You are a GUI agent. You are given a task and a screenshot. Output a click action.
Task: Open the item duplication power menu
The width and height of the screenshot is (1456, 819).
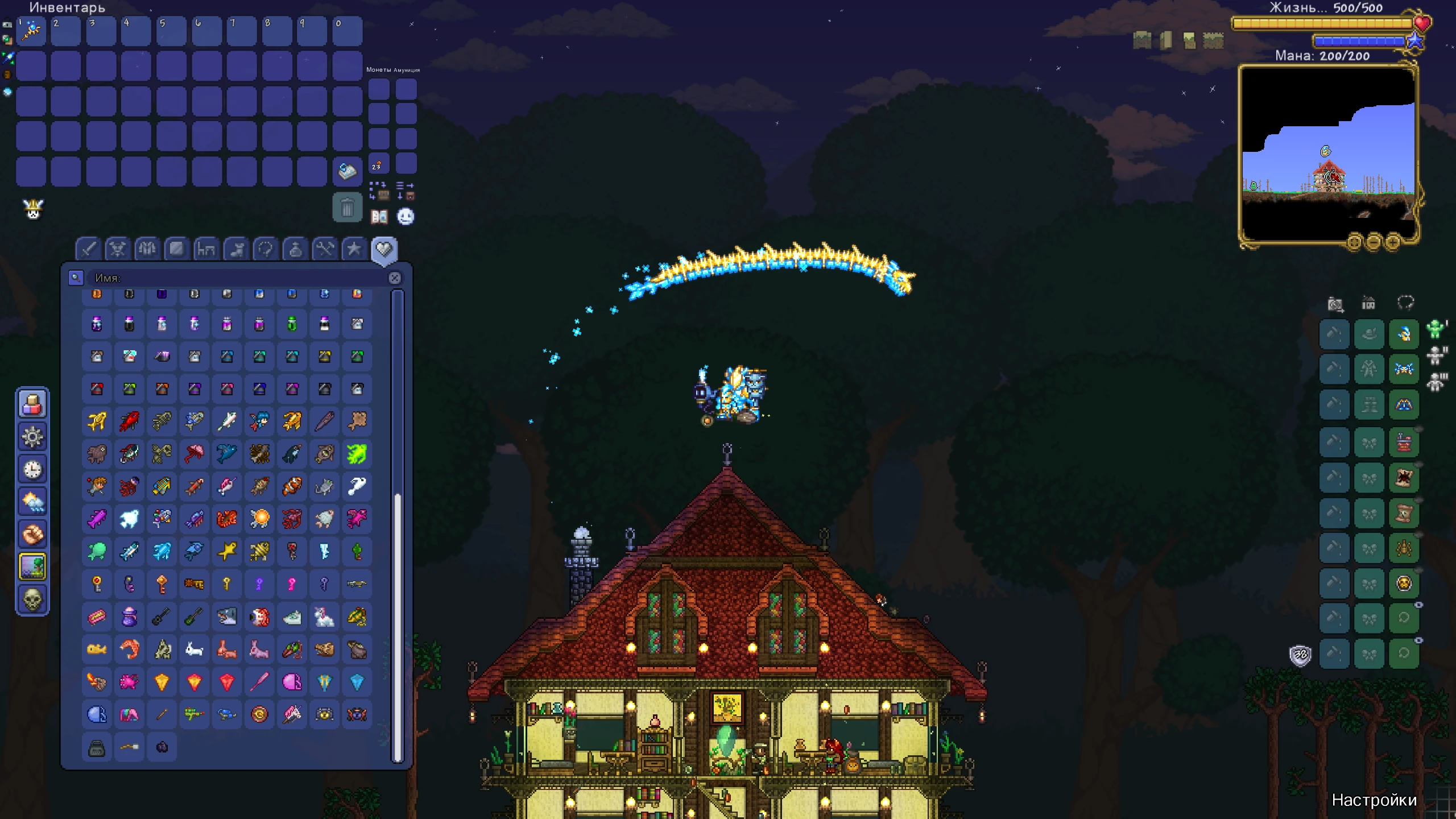point(33,403)
